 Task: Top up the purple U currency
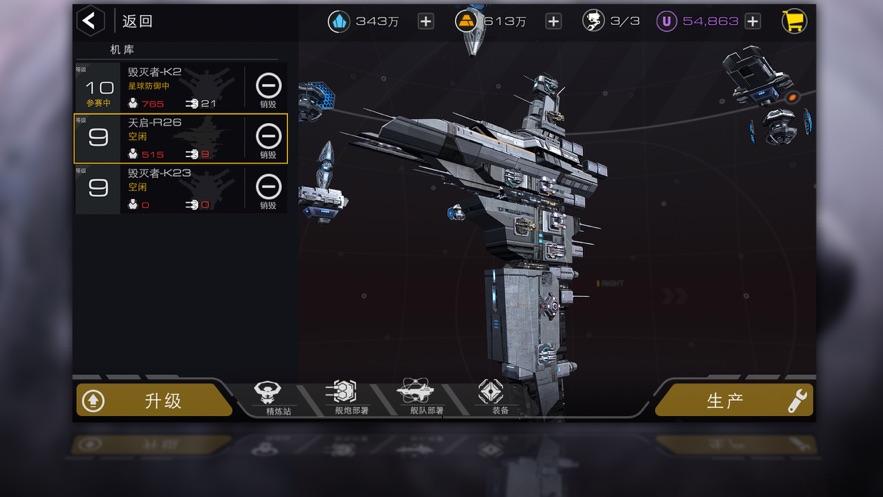coord(753,21)
